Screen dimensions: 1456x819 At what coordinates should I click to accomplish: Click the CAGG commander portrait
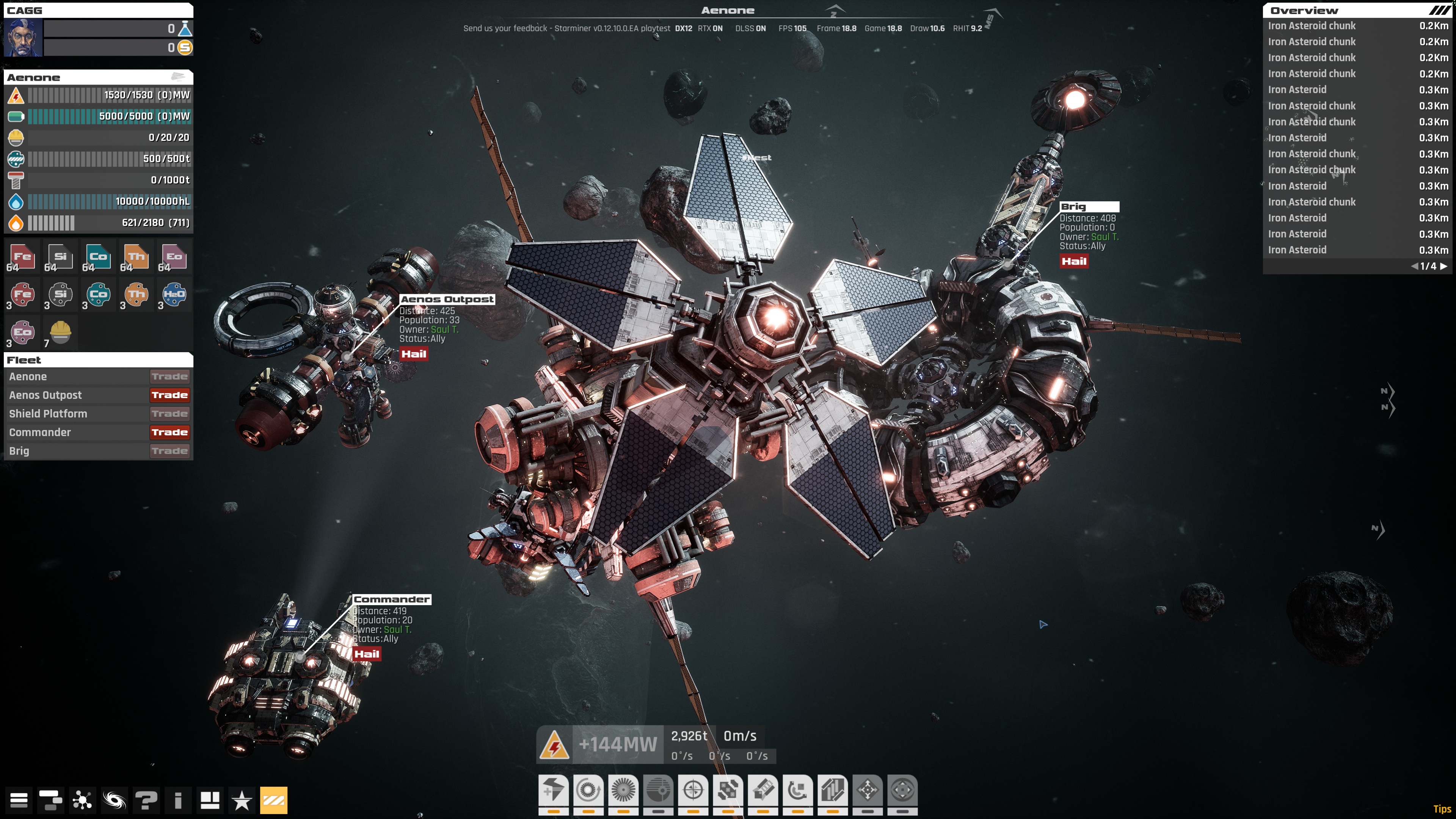23,38
